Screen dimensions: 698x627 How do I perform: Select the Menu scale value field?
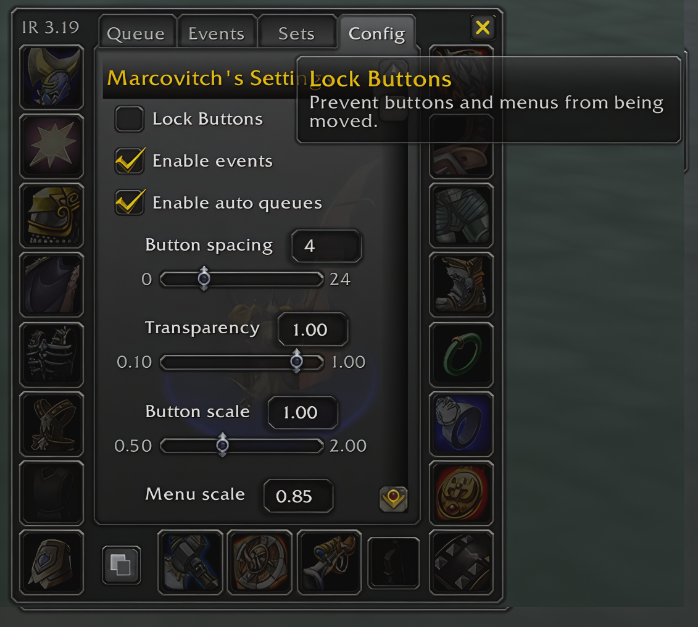297,495
